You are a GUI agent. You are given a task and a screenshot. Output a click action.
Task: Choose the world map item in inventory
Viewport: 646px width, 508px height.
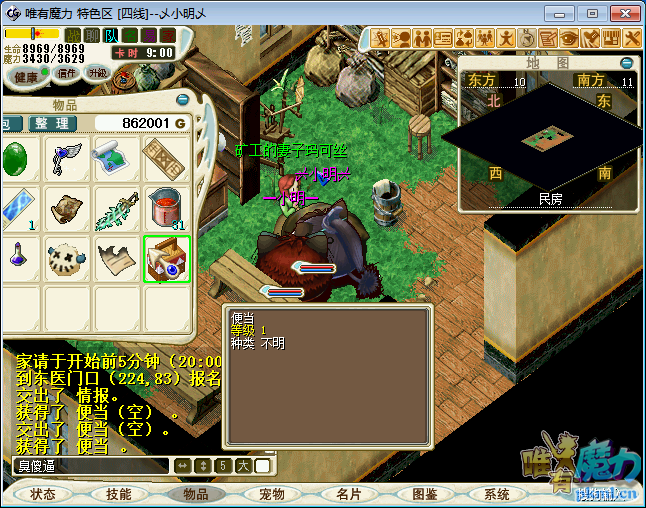(x=116, y=159)
